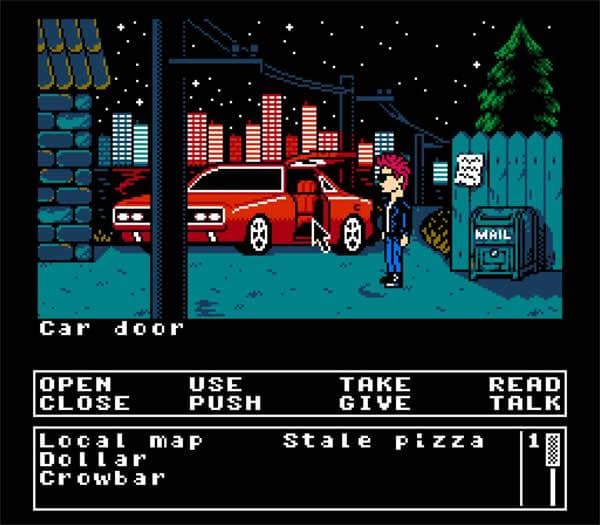Select the TAKE verb
The image size is (600, 525).
pos(374,384)
